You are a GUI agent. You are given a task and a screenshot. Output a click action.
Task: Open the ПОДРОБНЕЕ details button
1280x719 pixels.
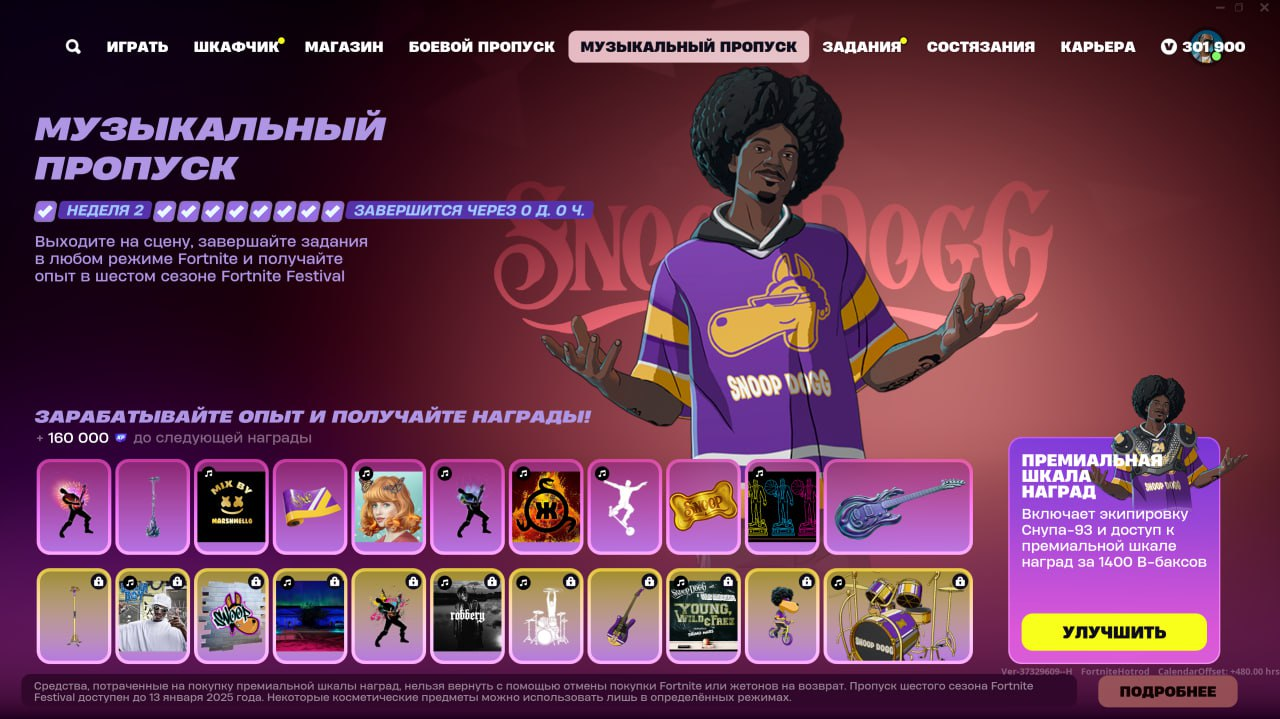1167,691
